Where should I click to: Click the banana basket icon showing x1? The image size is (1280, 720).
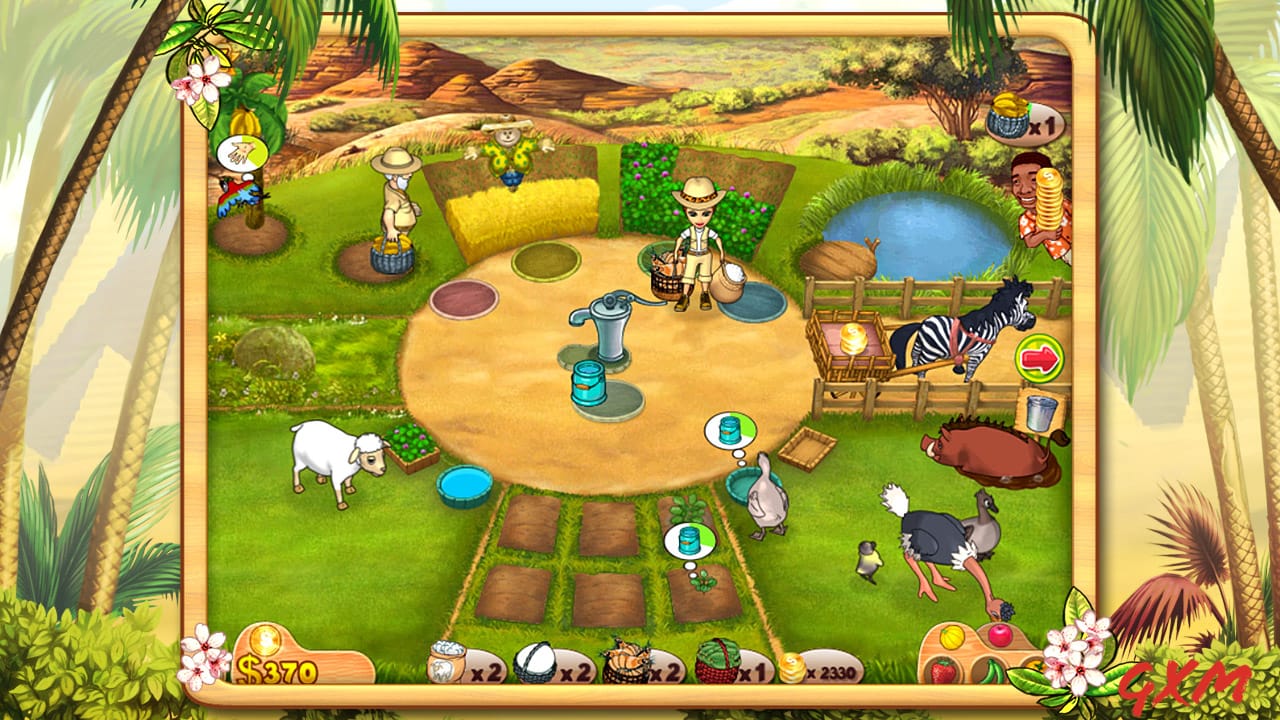[1010, 117]
